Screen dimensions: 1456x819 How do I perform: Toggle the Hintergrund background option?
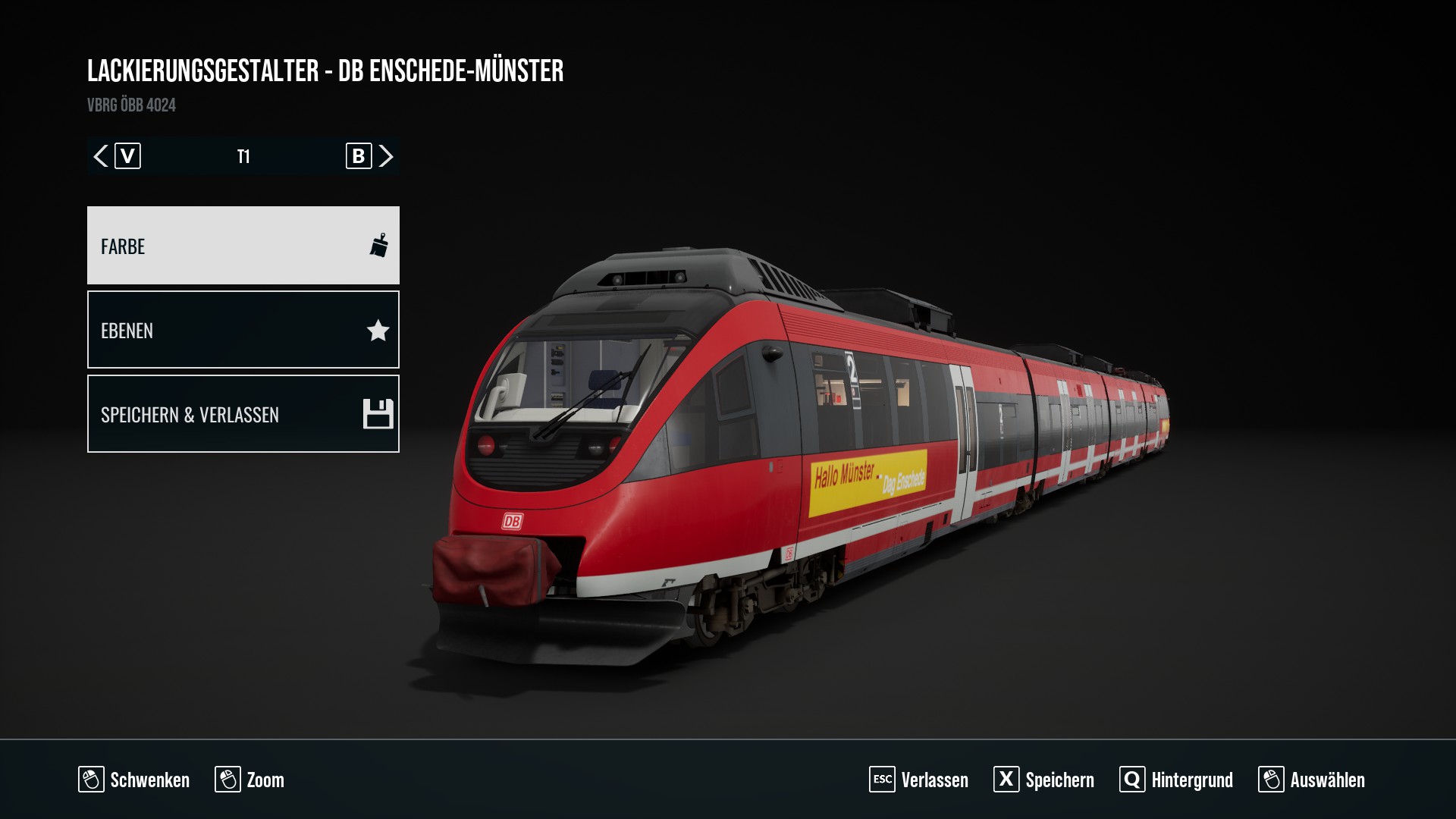pyautogui.click(x=1176, y=780)
